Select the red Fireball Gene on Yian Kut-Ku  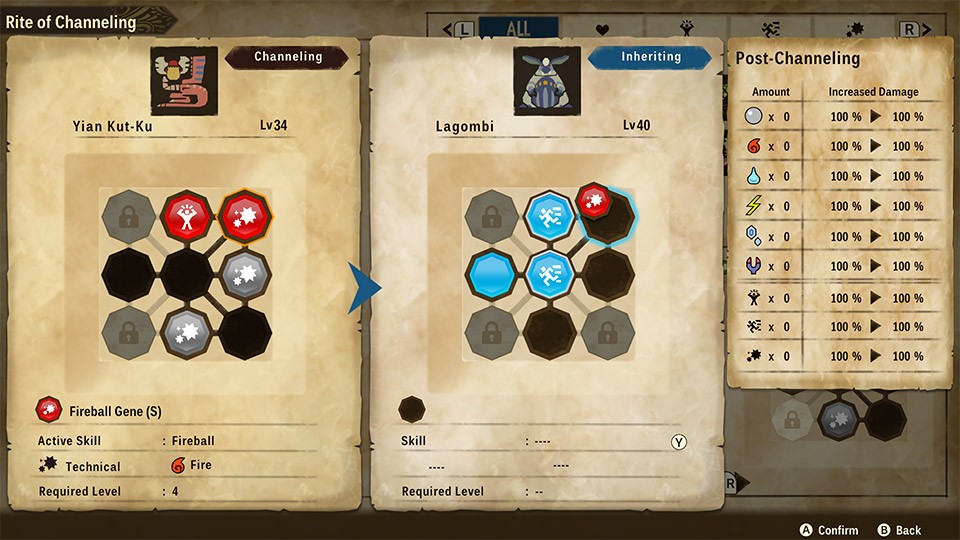pos(244,215)
